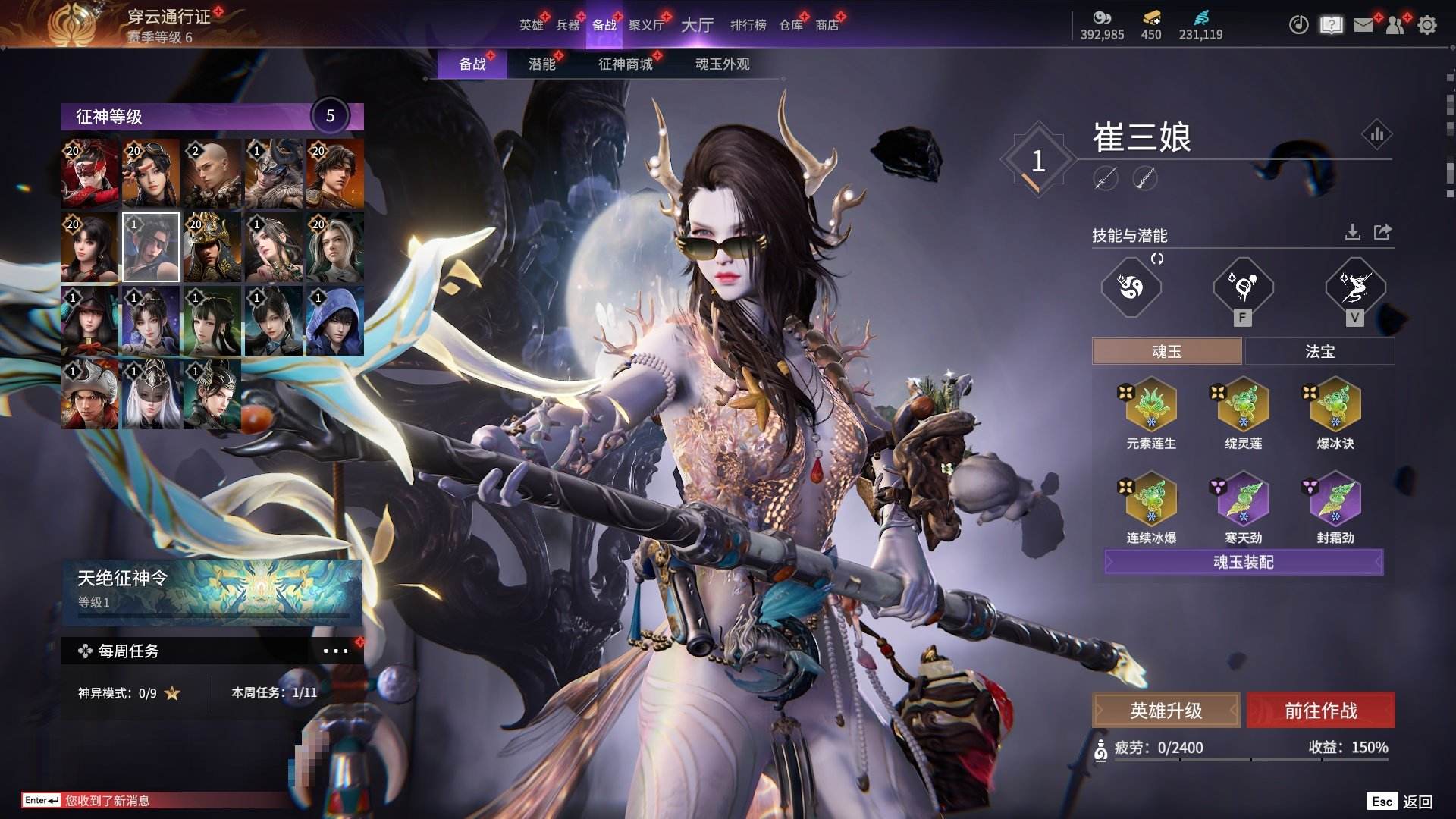The image size is (1456, 819).
Task: Click the 魂玉装配 button
Action: tap(1244, 562)
